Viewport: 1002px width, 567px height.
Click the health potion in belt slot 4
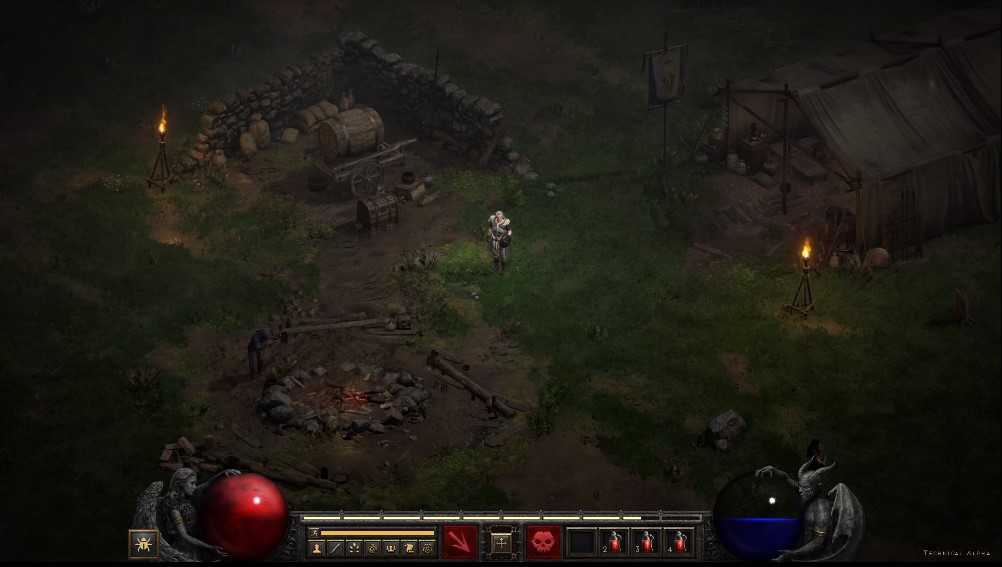tap(680, 543)
